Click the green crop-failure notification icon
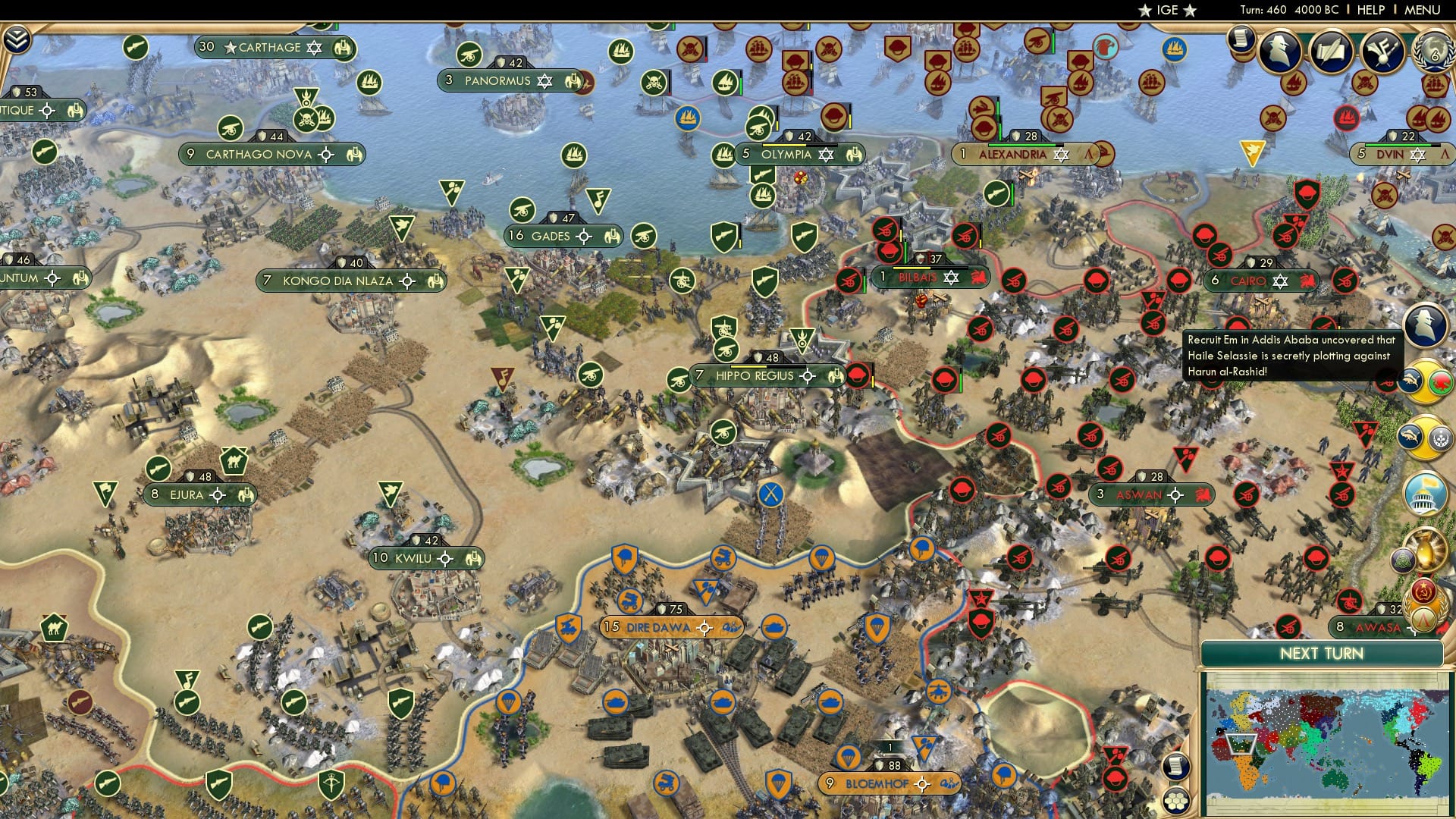 [x=1441, y=381]
